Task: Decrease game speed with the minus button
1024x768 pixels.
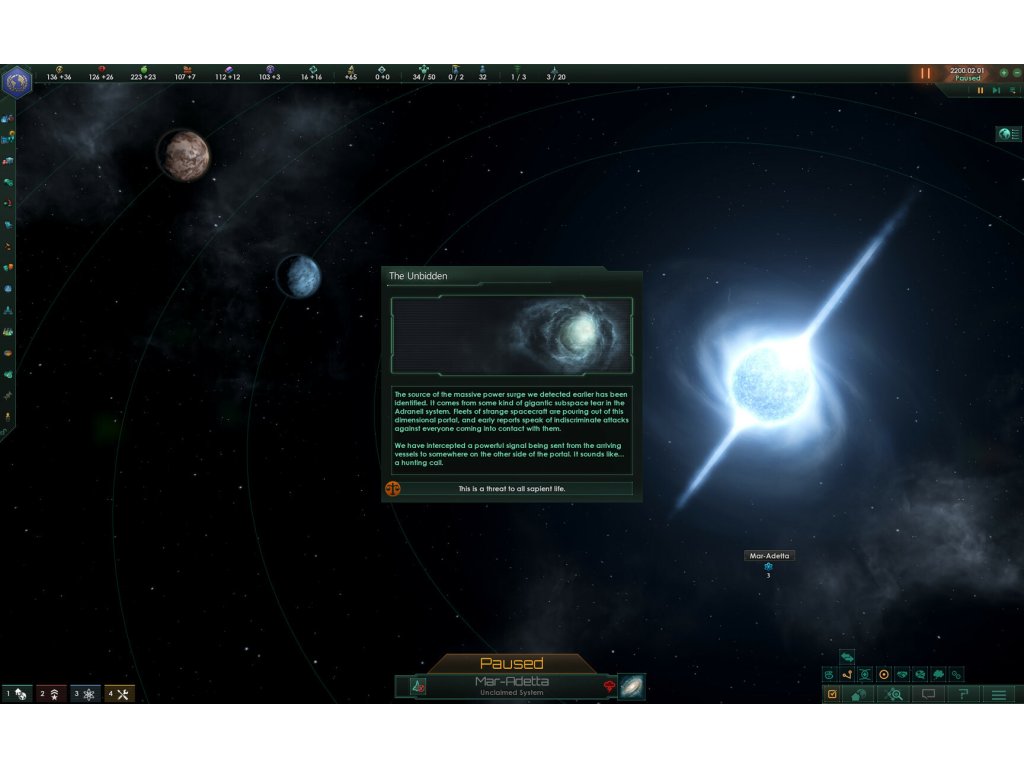Action: pos(1015,73)
